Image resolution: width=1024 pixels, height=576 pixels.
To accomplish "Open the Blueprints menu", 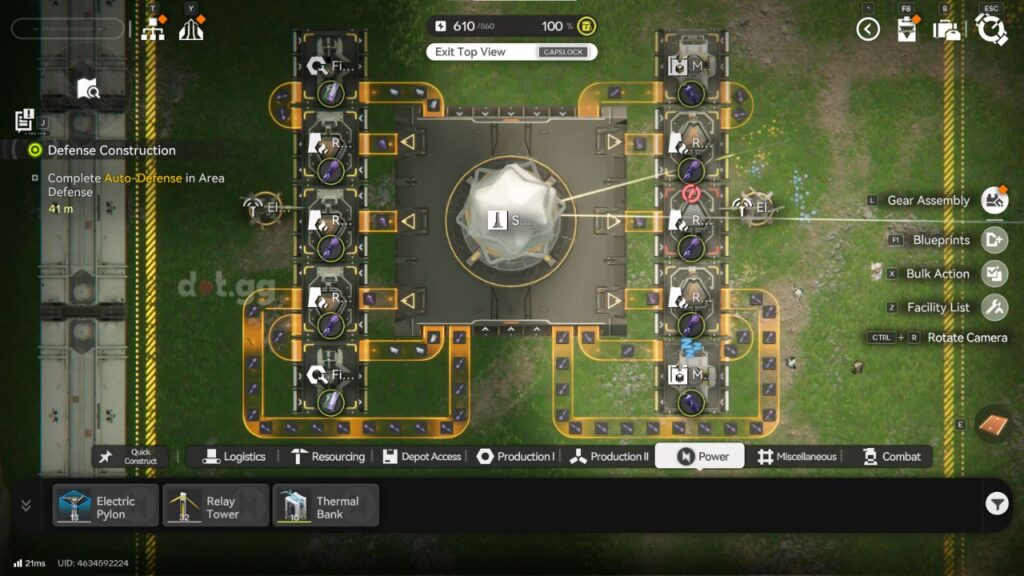I will (x=994, y=240).
